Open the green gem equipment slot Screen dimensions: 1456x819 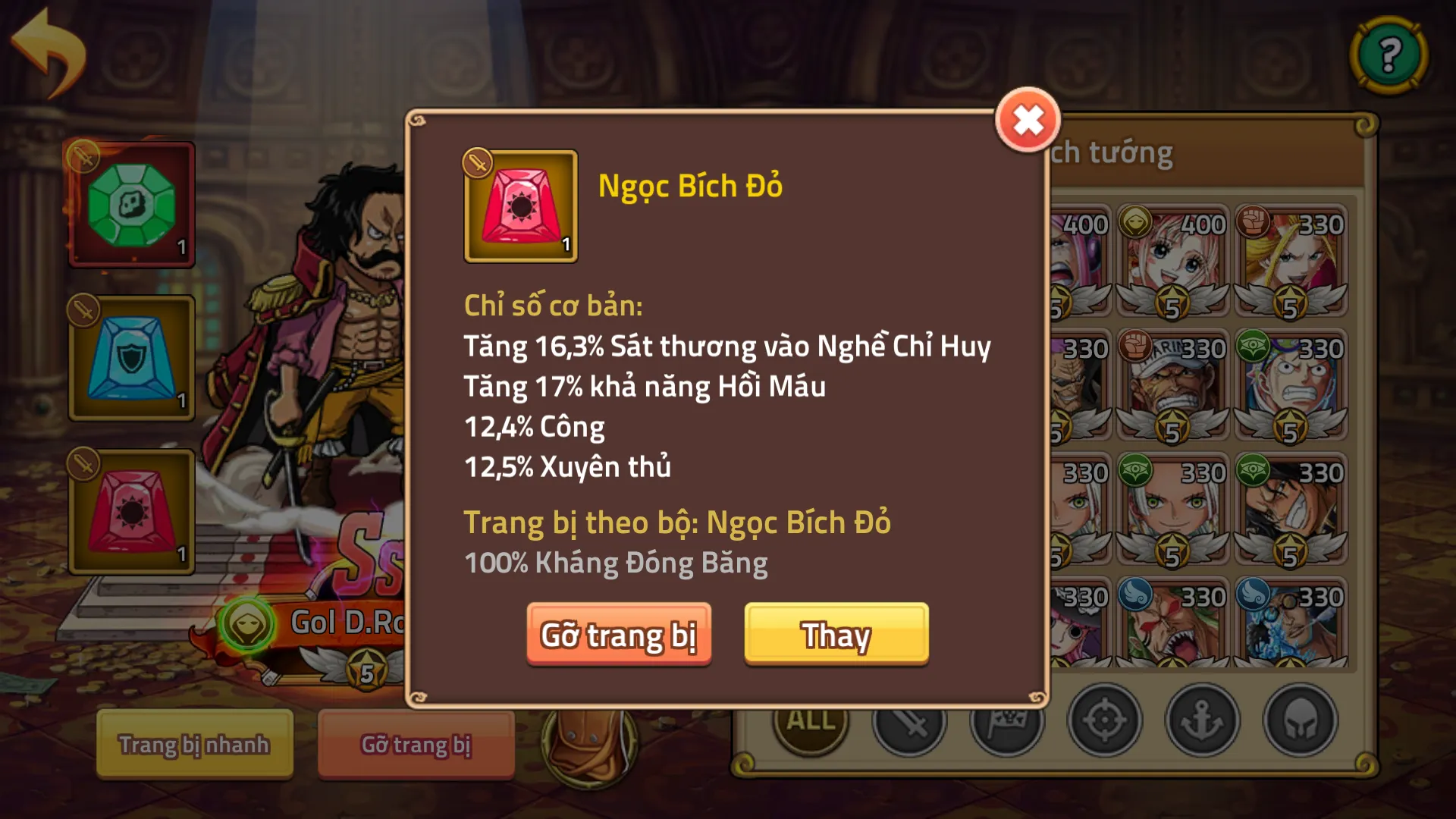coord(131,205)
